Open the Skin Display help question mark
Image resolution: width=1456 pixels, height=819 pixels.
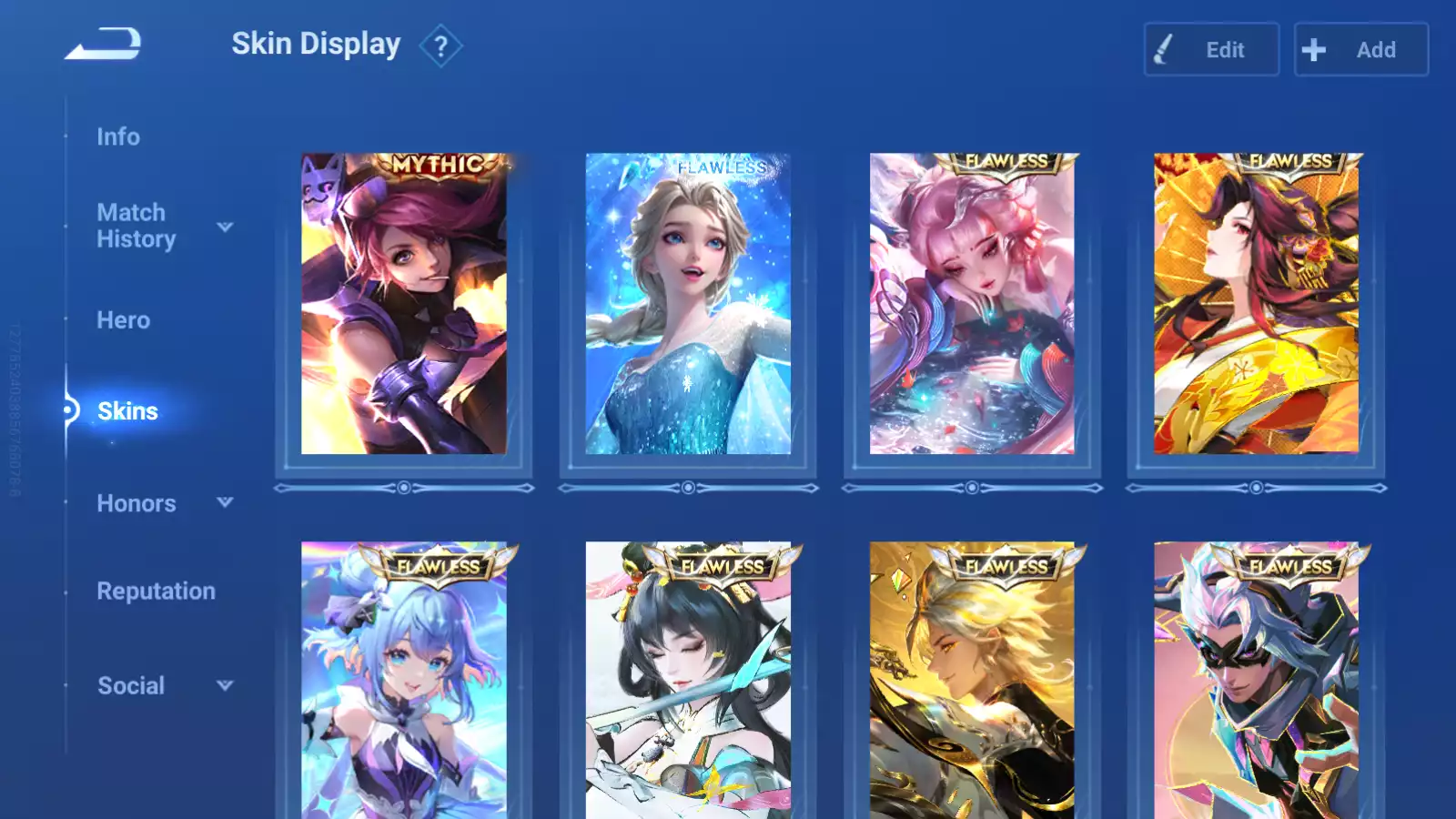[x=440, y=45]
